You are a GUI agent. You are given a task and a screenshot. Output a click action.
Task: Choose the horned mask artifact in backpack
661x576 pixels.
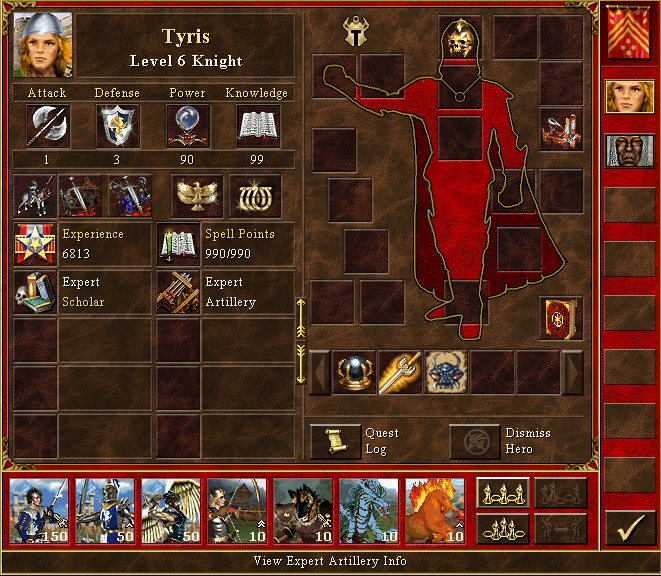point(446,372)
